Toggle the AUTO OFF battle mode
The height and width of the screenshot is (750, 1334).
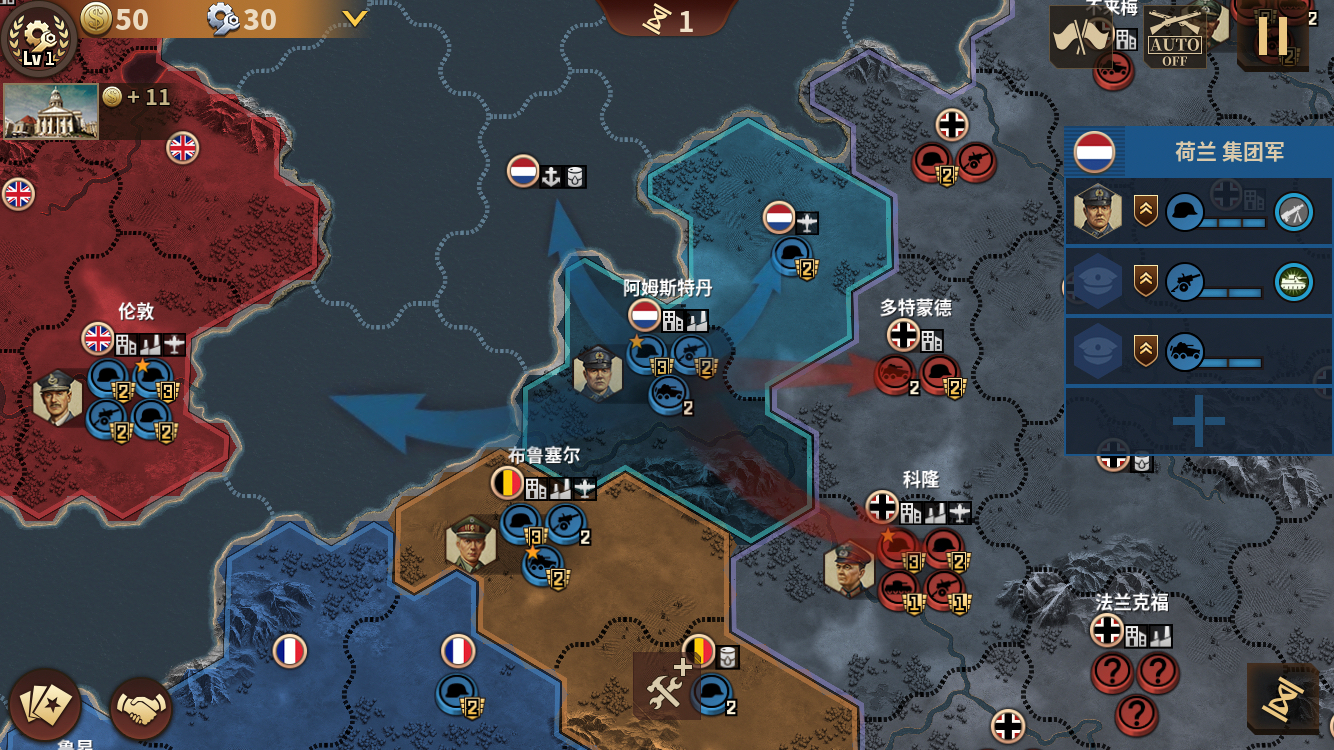[1174, 38]
